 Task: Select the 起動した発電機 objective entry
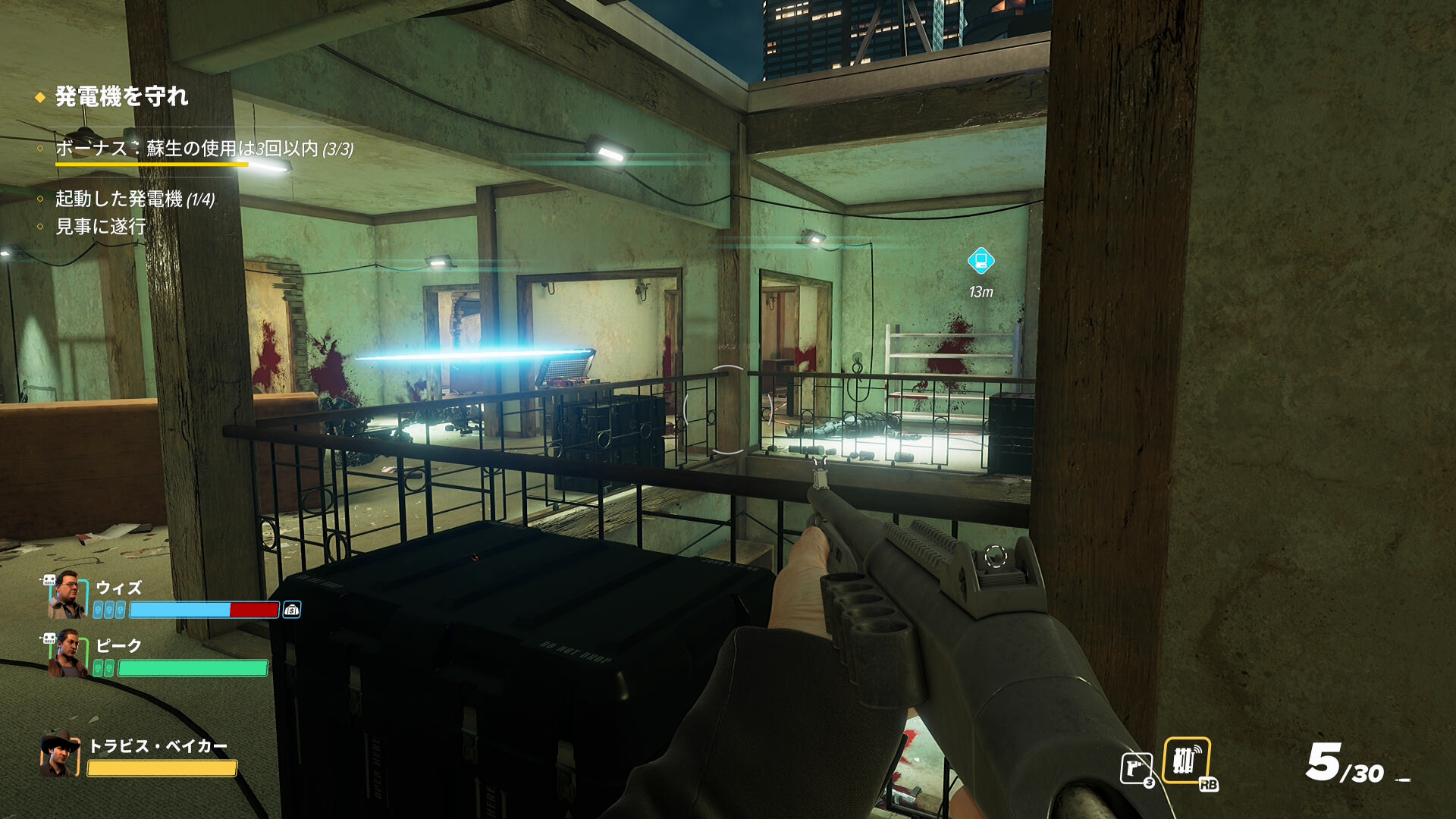tap(135, 199)
